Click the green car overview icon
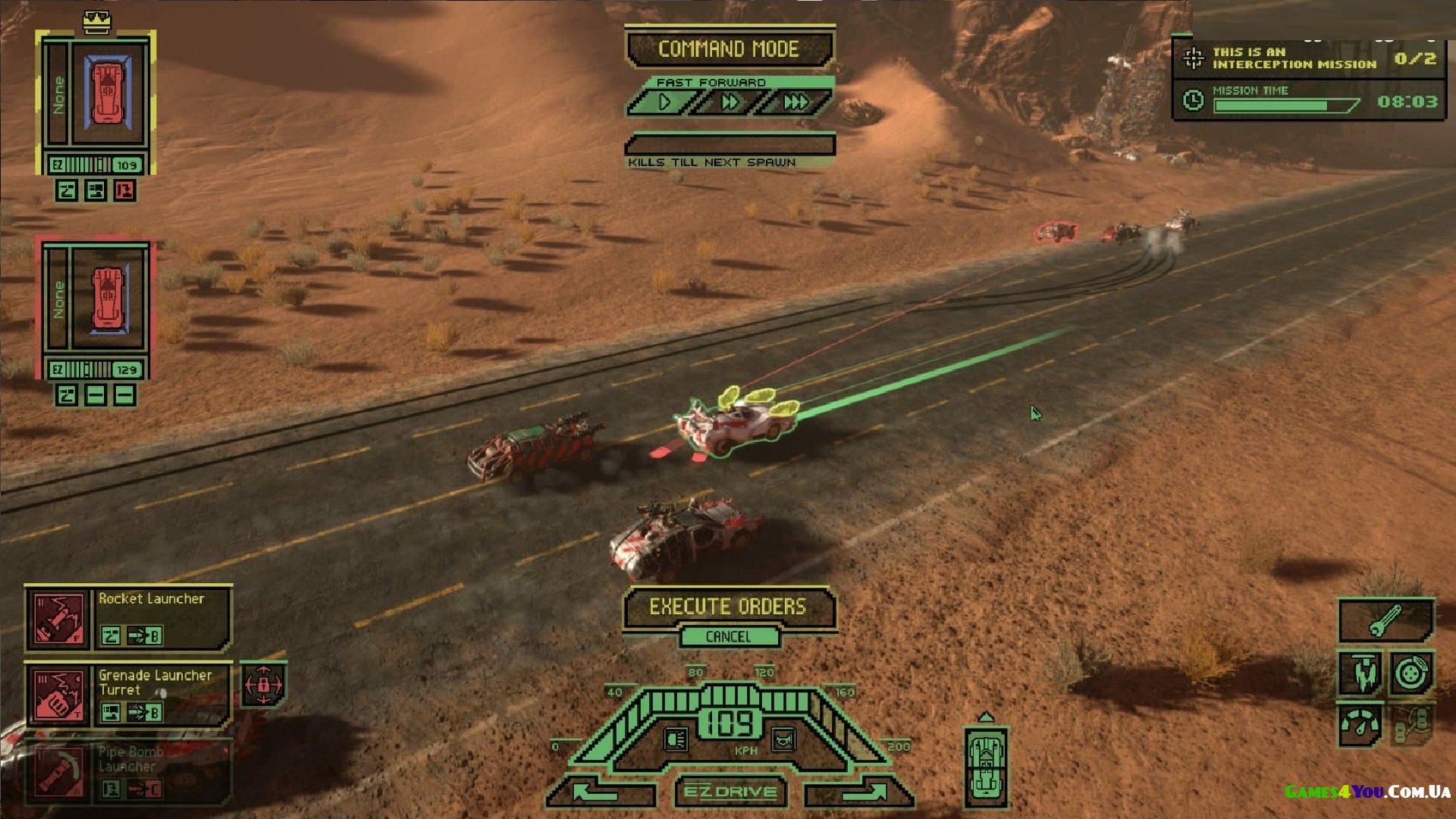Viewport: 1456px width, 819px height. 986,766
